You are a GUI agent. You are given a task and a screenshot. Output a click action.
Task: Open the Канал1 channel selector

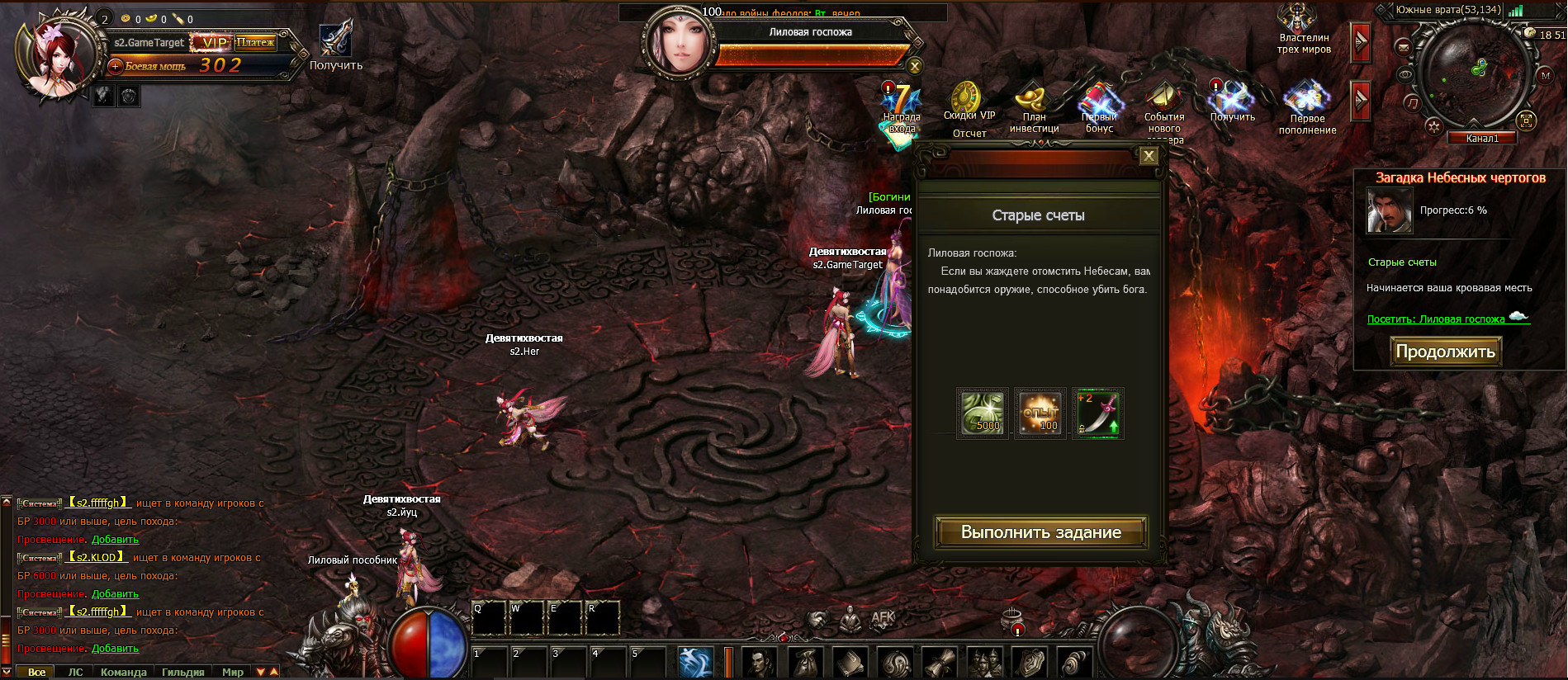coord(1483,139)
